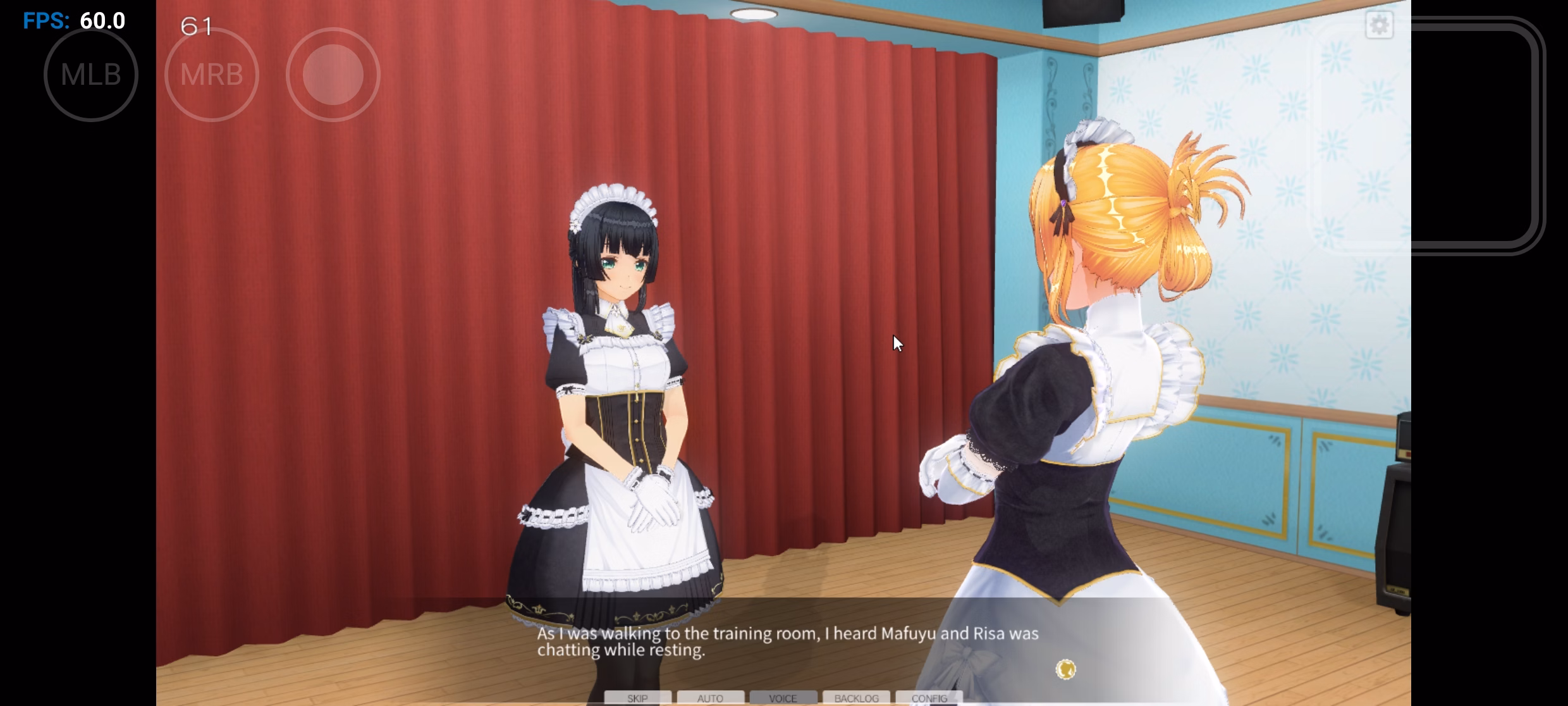The height and width of the screenshot is (706, 1568).
Task: Tap the MRB overlay button
Action: coord(212,75)
